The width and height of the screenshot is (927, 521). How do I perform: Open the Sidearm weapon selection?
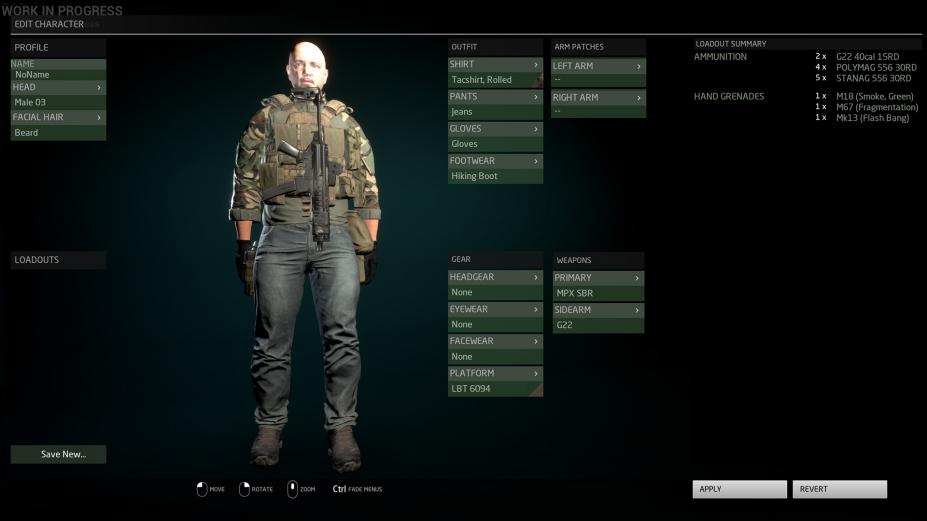598,310
